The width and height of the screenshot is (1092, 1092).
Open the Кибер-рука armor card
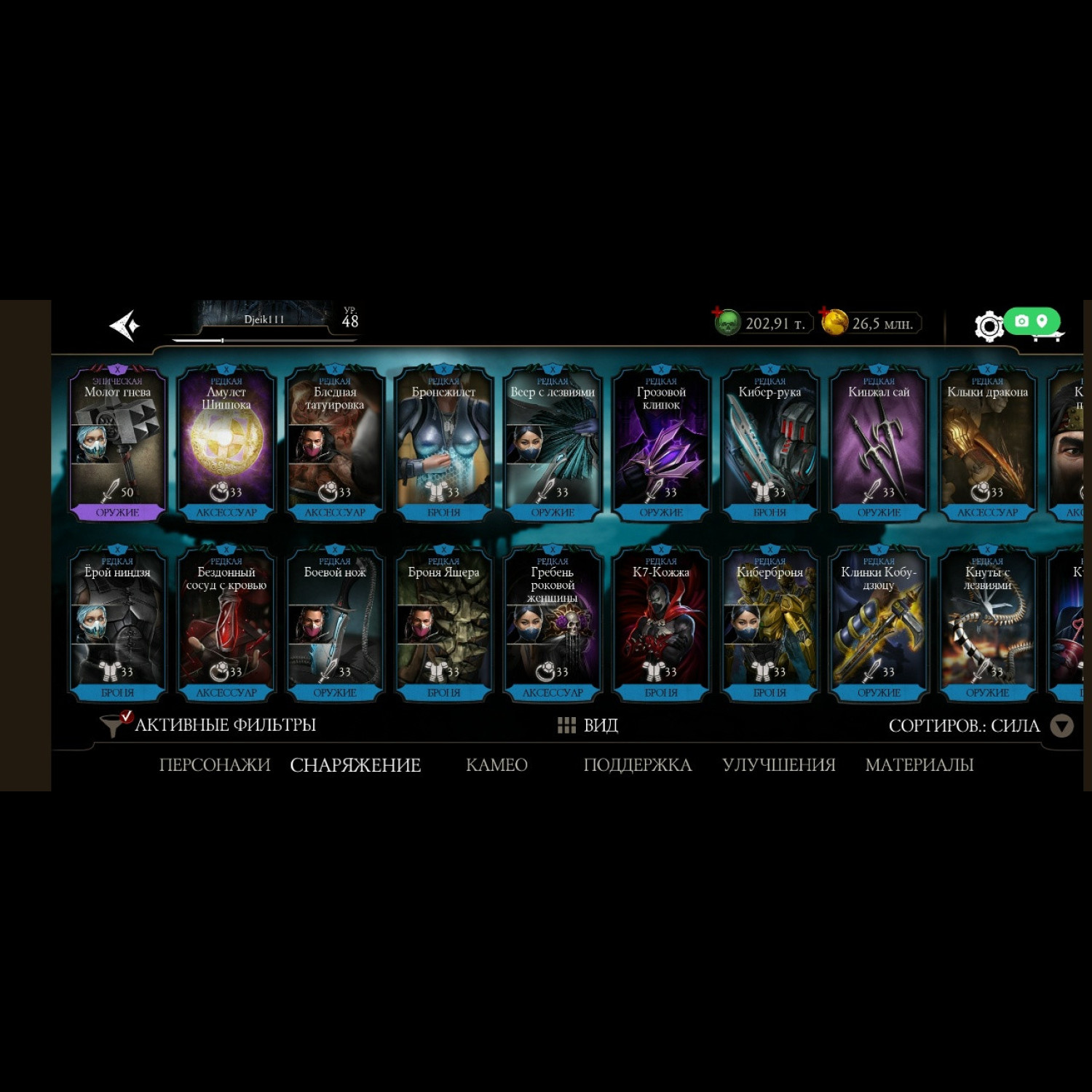pyautogui.click(x=769, y=443)
